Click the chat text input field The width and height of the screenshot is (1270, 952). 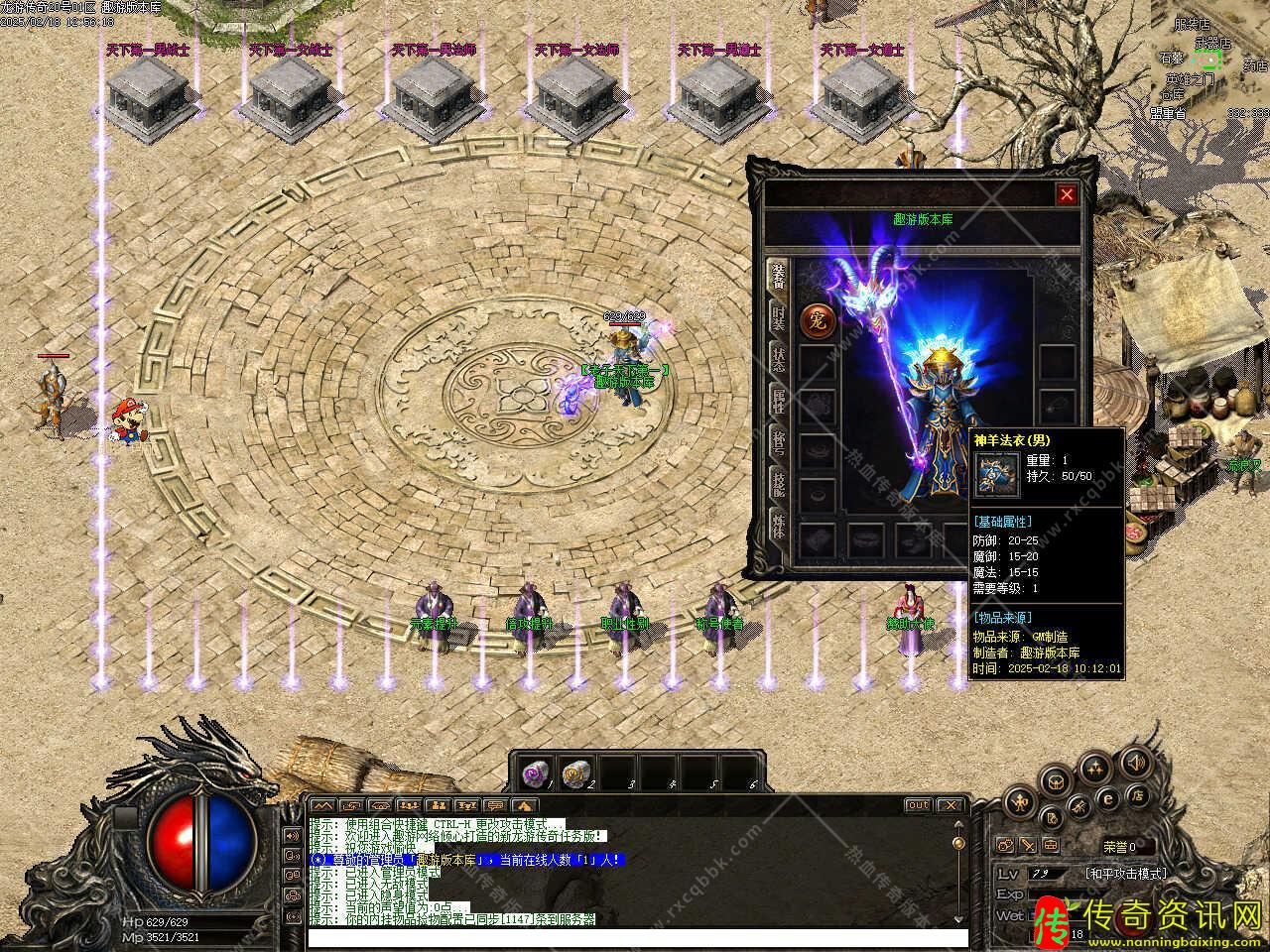637,938
